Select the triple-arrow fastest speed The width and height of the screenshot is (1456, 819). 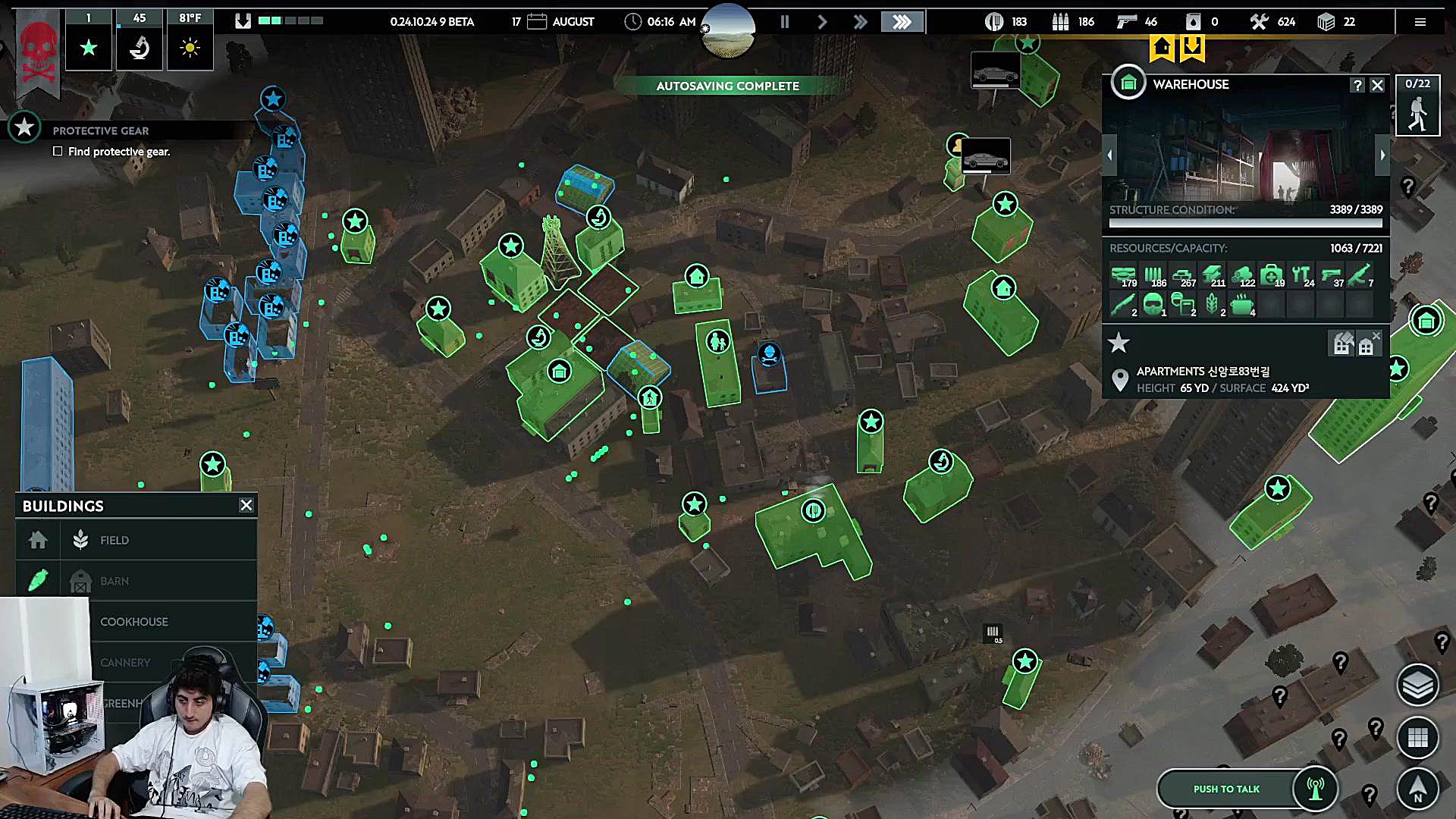click(902, 22)
